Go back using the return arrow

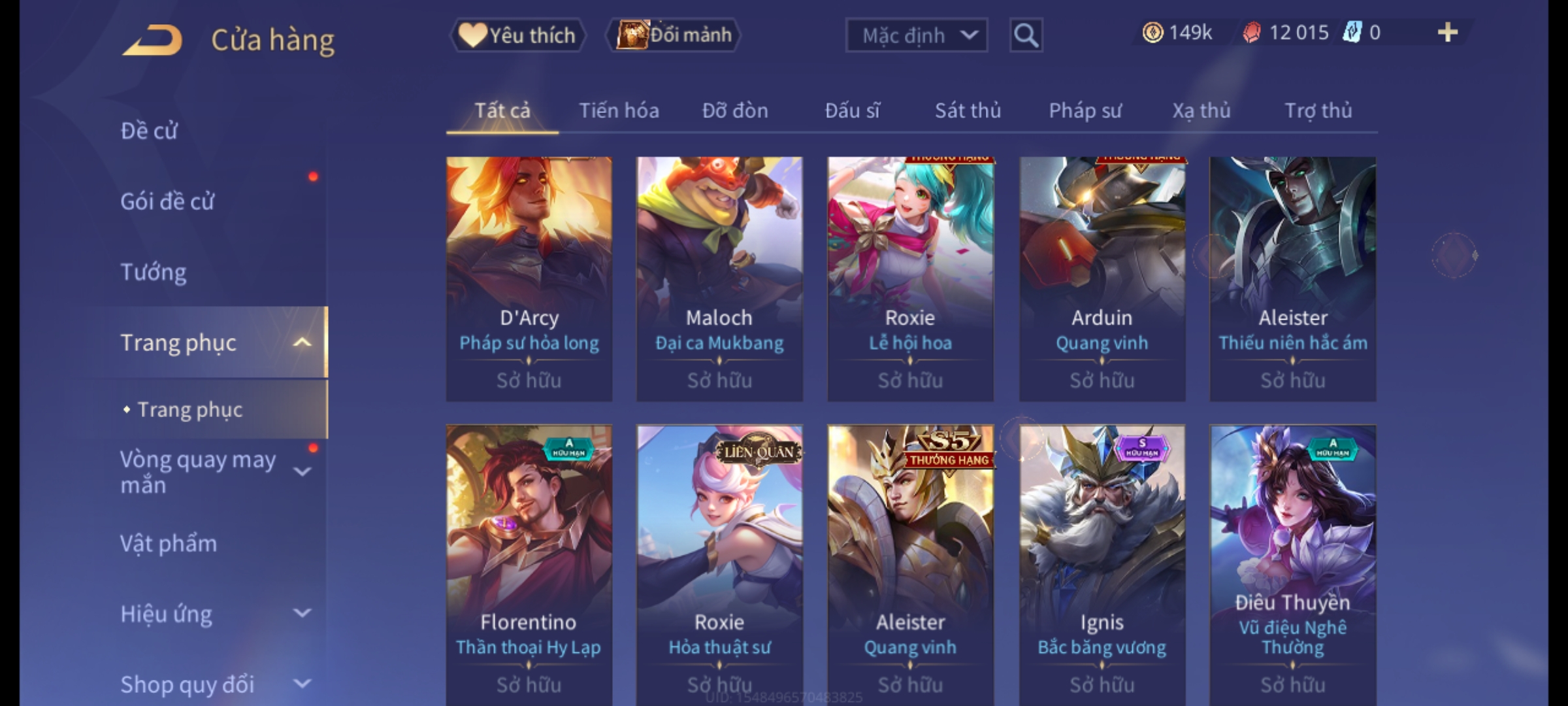click(x=152, y=41)
